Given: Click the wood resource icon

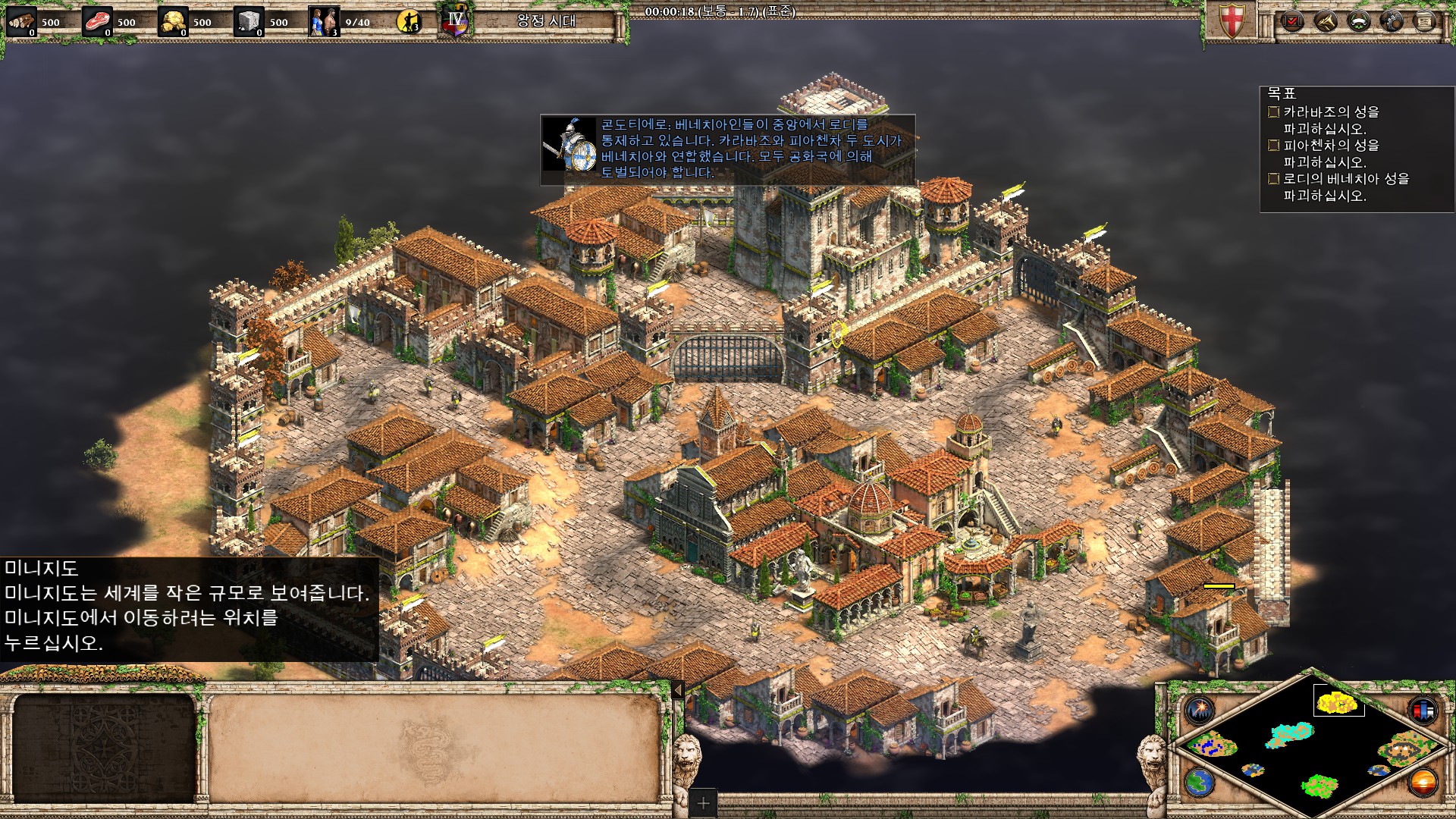Looking at the screenshot, I should pyautogui.click(x=21, y=22).
